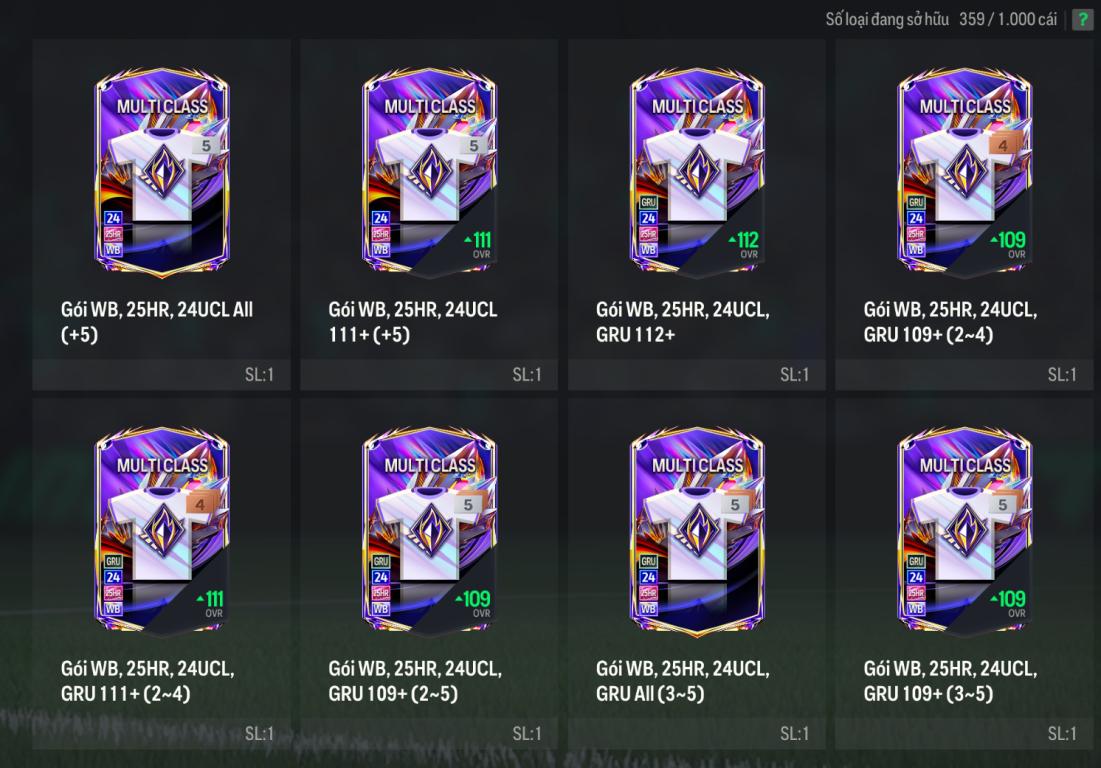The height and width of the screenshot is (768, 1101).
Task: Select the Gói WB, 25HR, 24UCL All (+5) pack
Action: coord(161,175)
